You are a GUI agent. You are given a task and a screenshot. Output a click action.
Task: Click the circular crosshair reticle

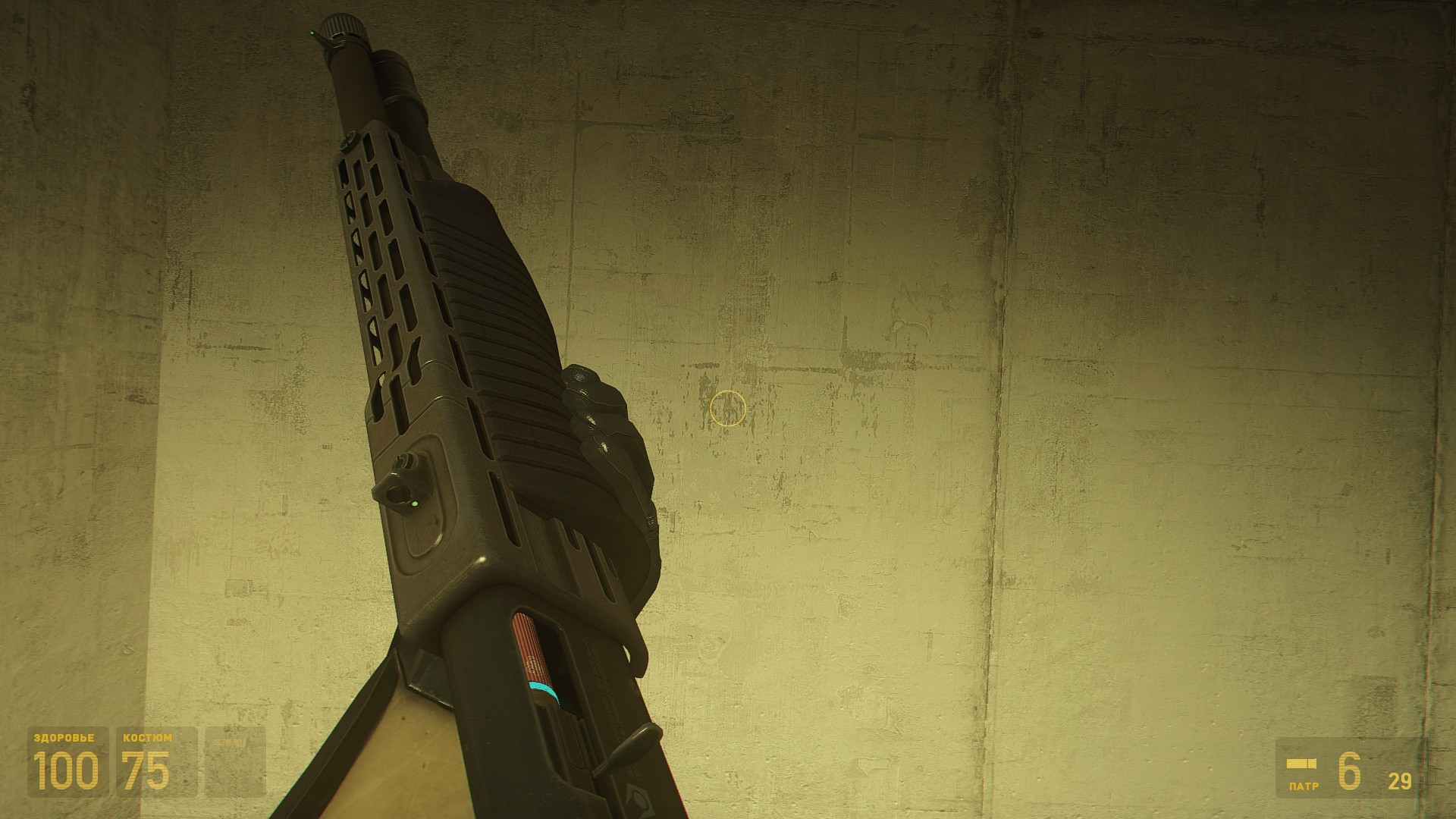(x=729, y=409)
